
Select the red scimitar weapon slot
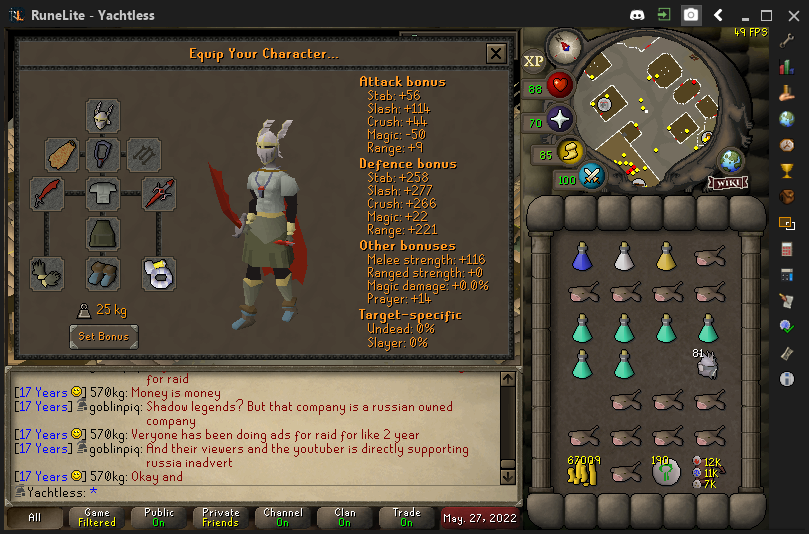click(47, 193)
